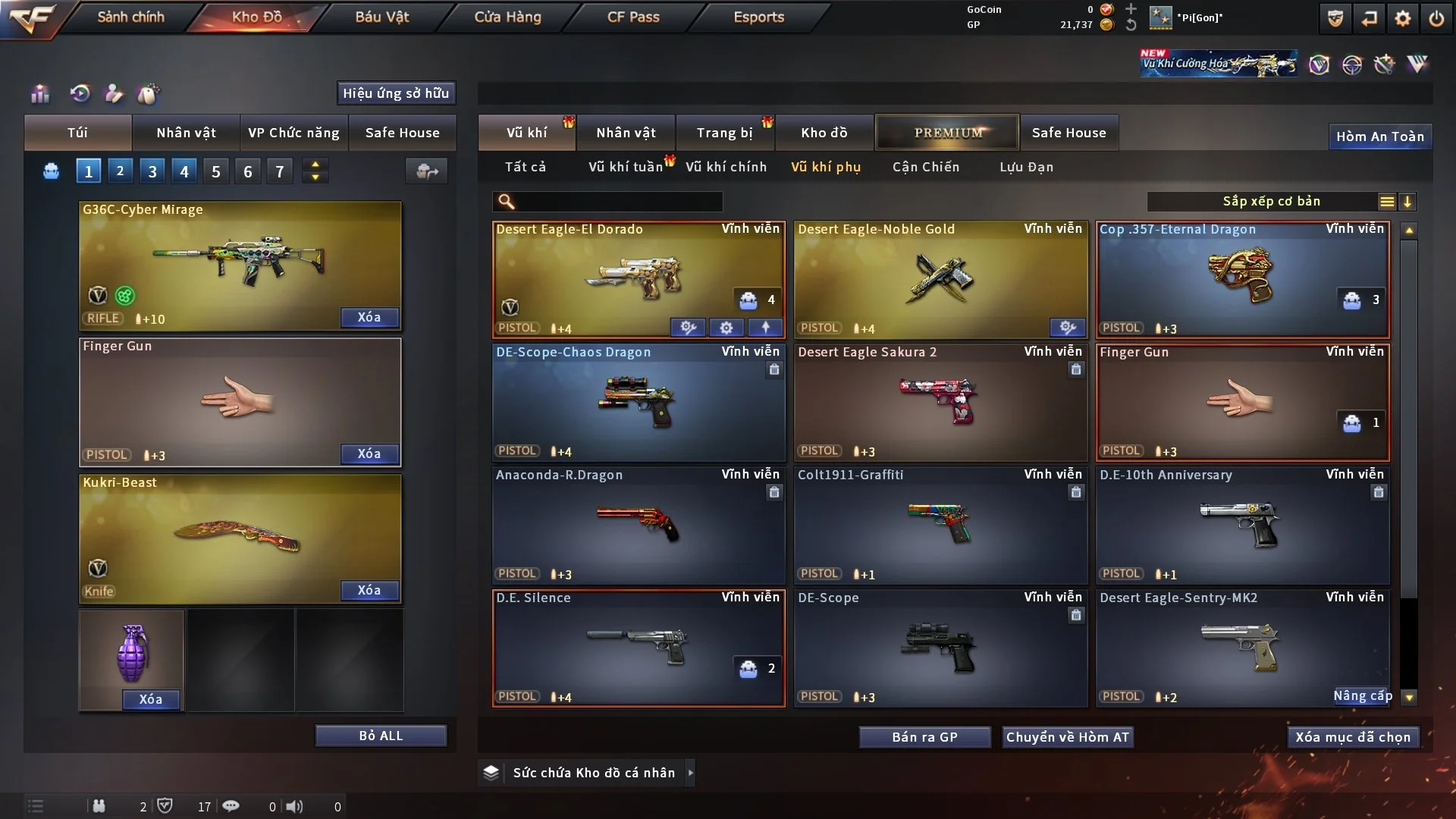Select the Colt1911-Graffiti pistol
Image resolution: width=1456 pixels, height=819 pixels.
click(940, 525)
